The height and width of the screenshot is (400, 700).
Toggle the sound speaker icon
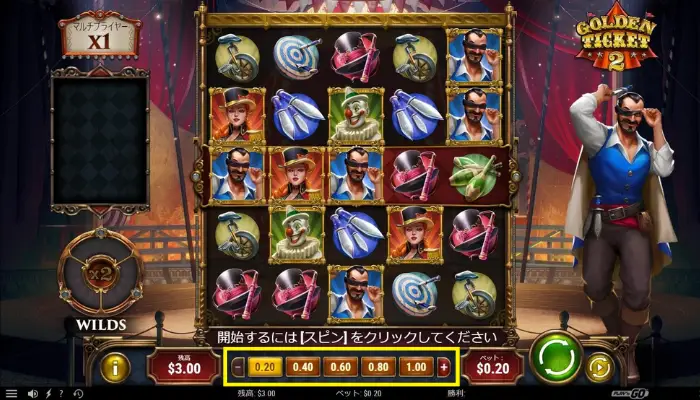coord(33,393)
